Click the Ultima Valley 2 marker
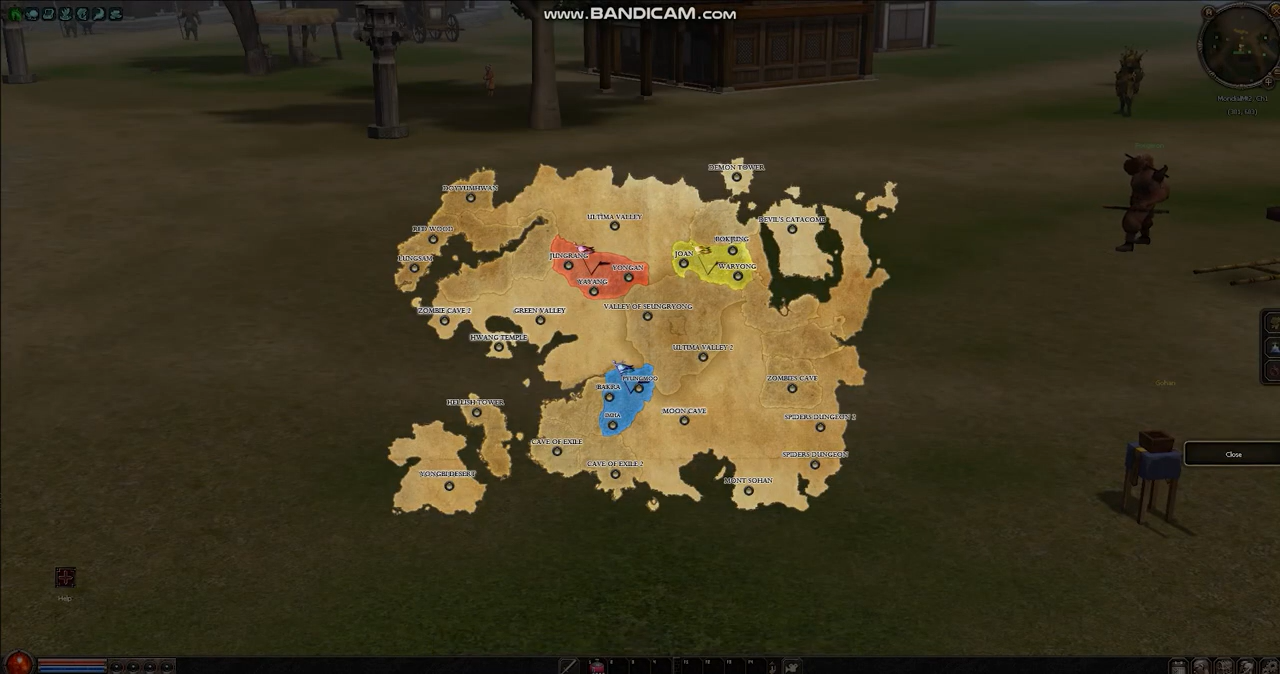The height and width of the screenshot is (674, 1280). [x=703, y=357]
